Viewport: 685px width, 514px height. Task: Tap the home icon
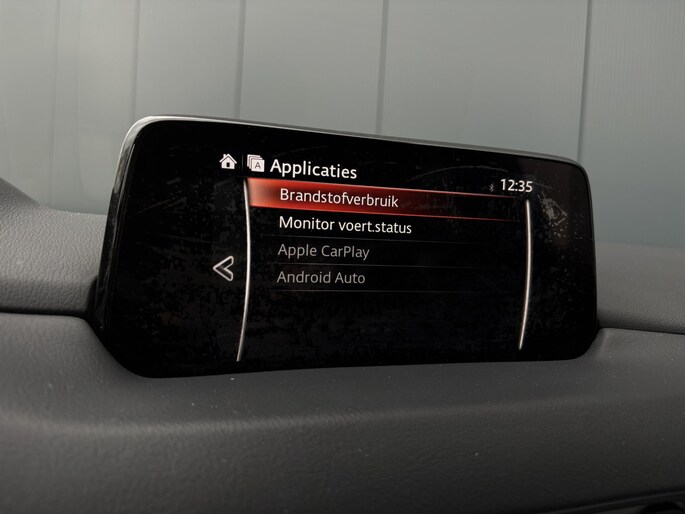pyautogui.click(x=228, y=161)
